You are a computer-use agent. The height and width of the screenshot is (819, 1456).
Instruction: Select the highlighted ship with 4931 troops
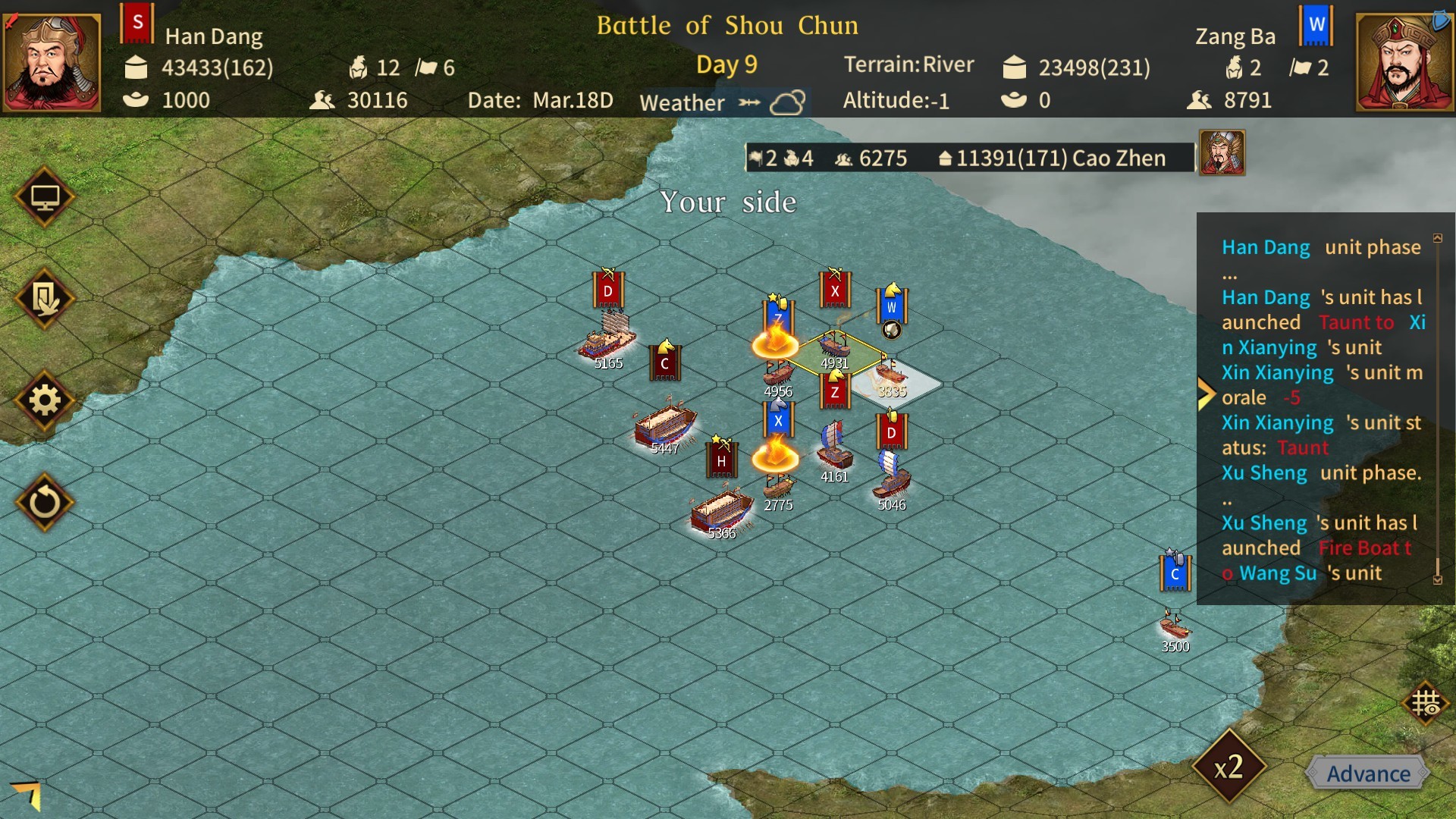(836, 345)
